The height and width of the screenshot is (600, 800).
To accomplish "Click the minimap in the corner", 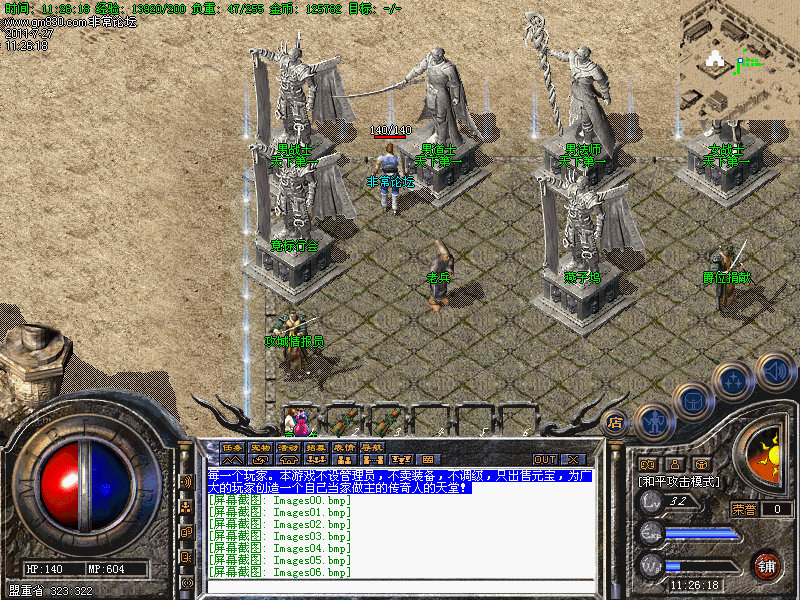I will pyautogui.click(x=740, y=60).
